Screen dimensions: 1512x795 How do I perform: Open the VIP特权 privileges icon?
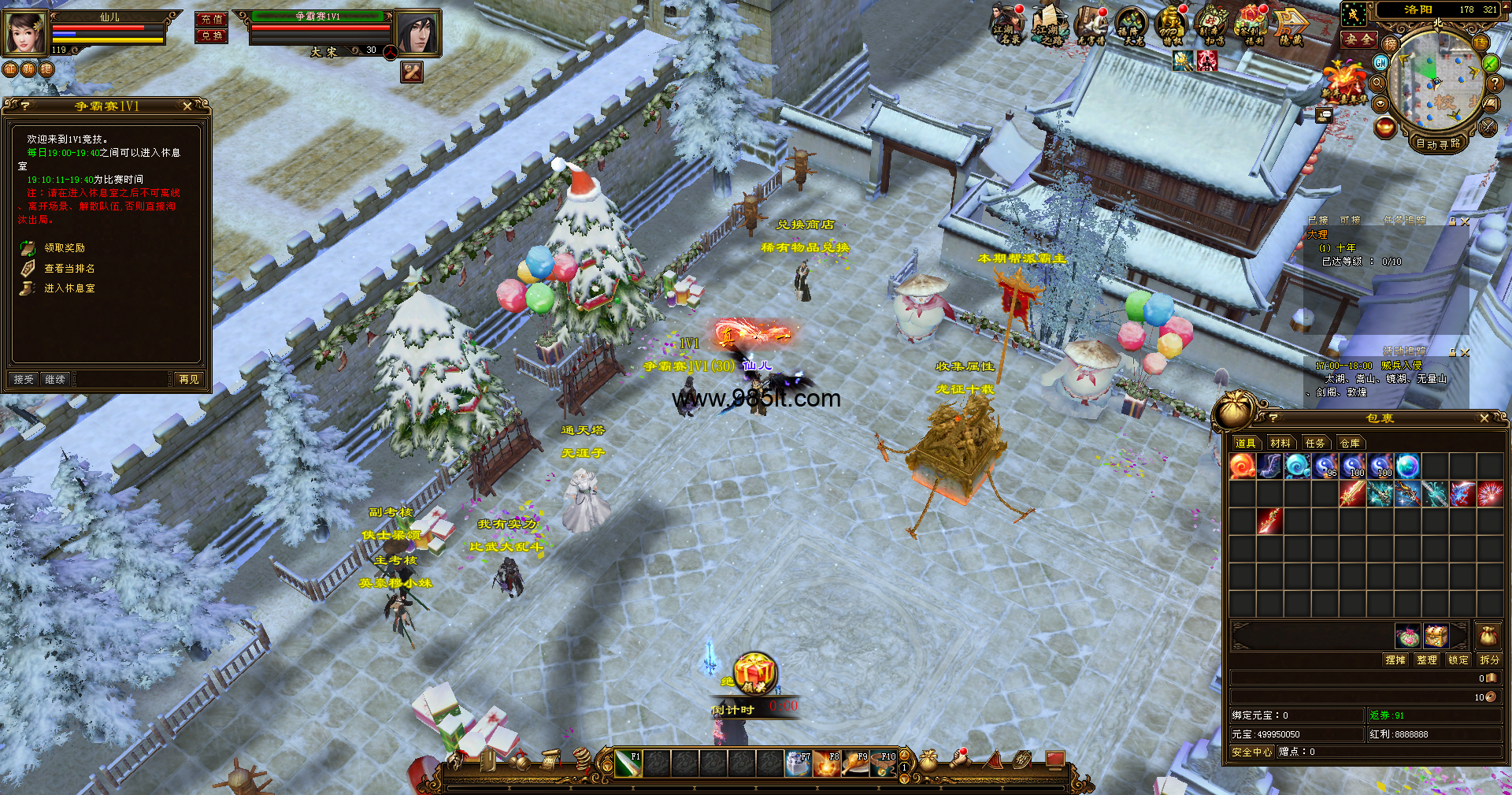coord(1171,26)
